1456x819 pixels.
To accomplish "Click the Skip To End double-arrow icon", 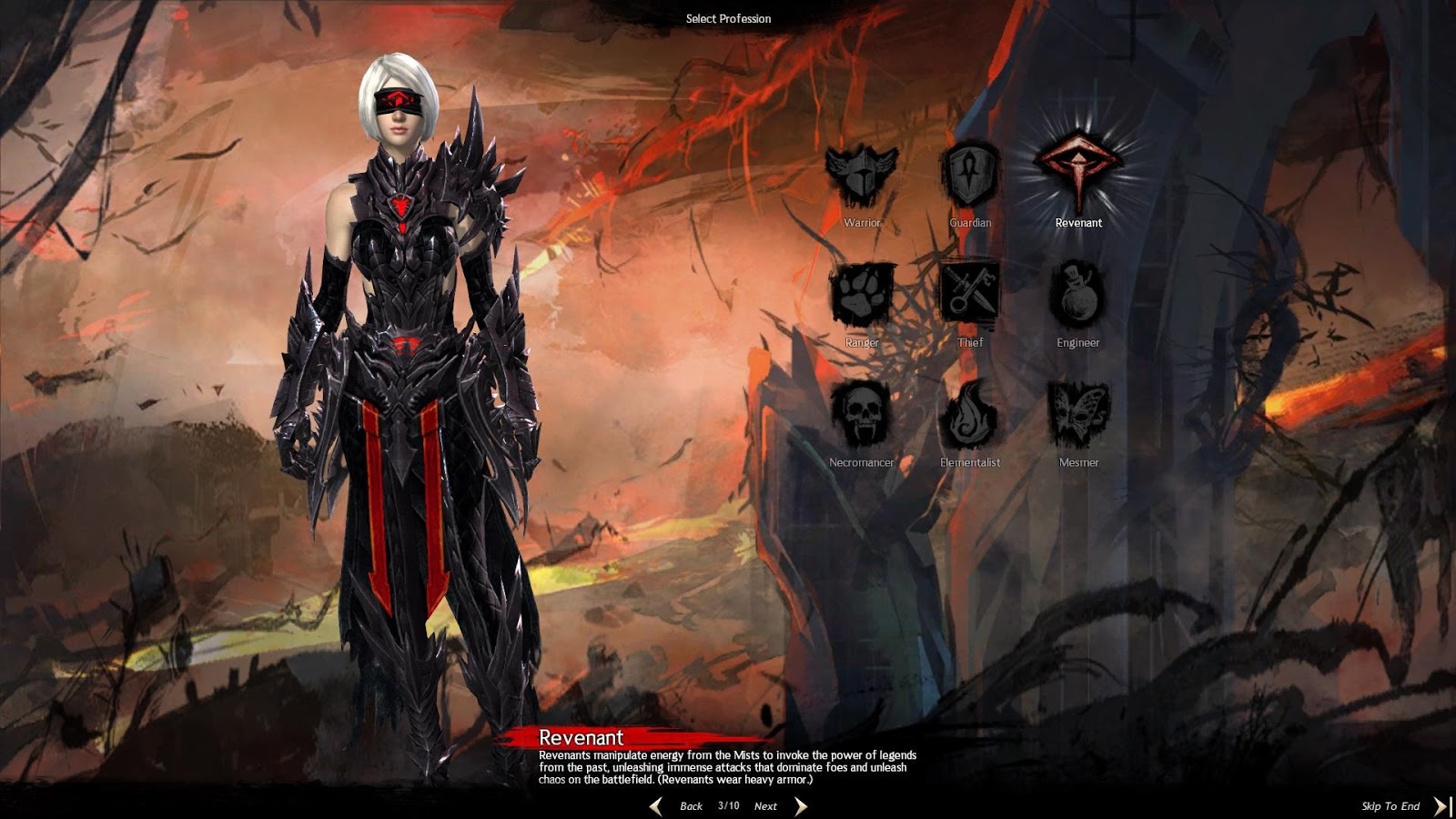I will 1441,805.
